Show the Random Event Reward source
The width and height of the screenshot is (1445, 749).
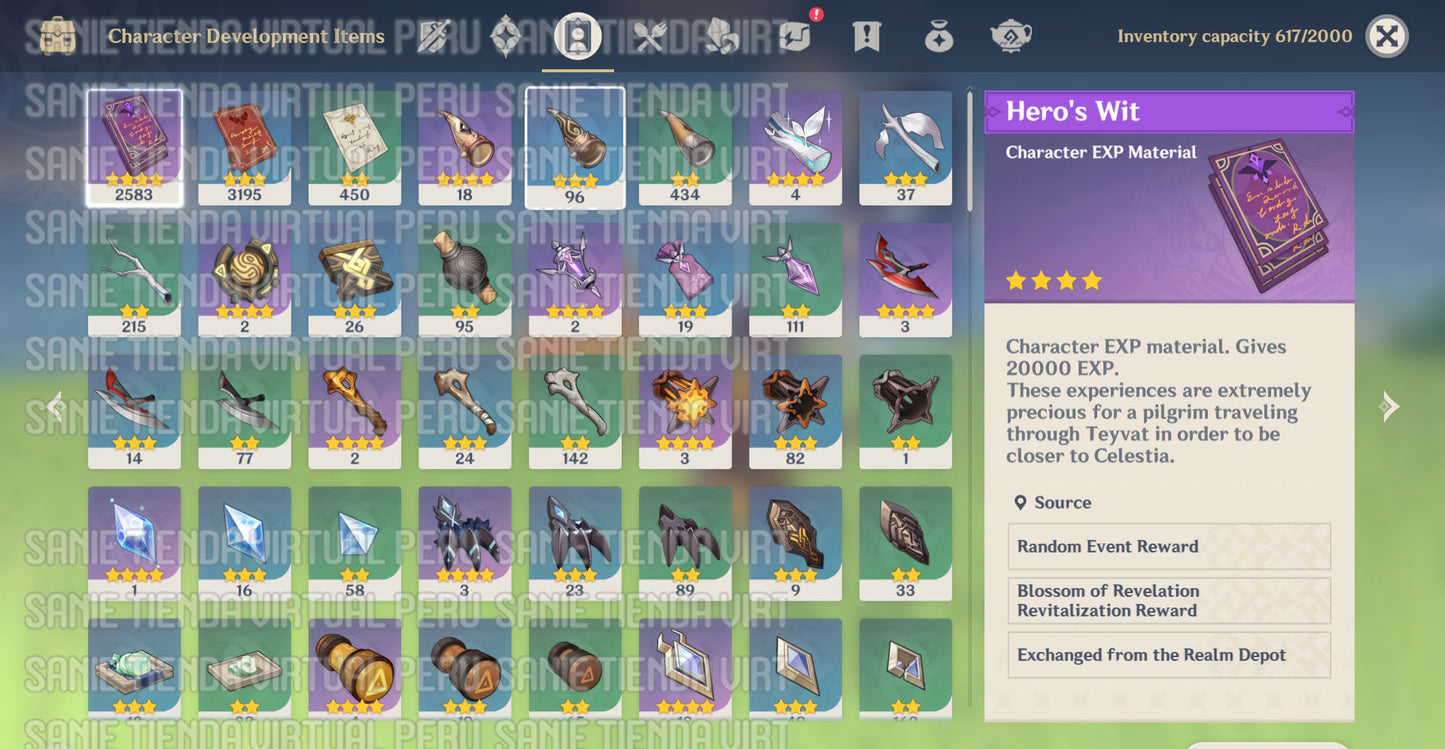[1168, 547]
